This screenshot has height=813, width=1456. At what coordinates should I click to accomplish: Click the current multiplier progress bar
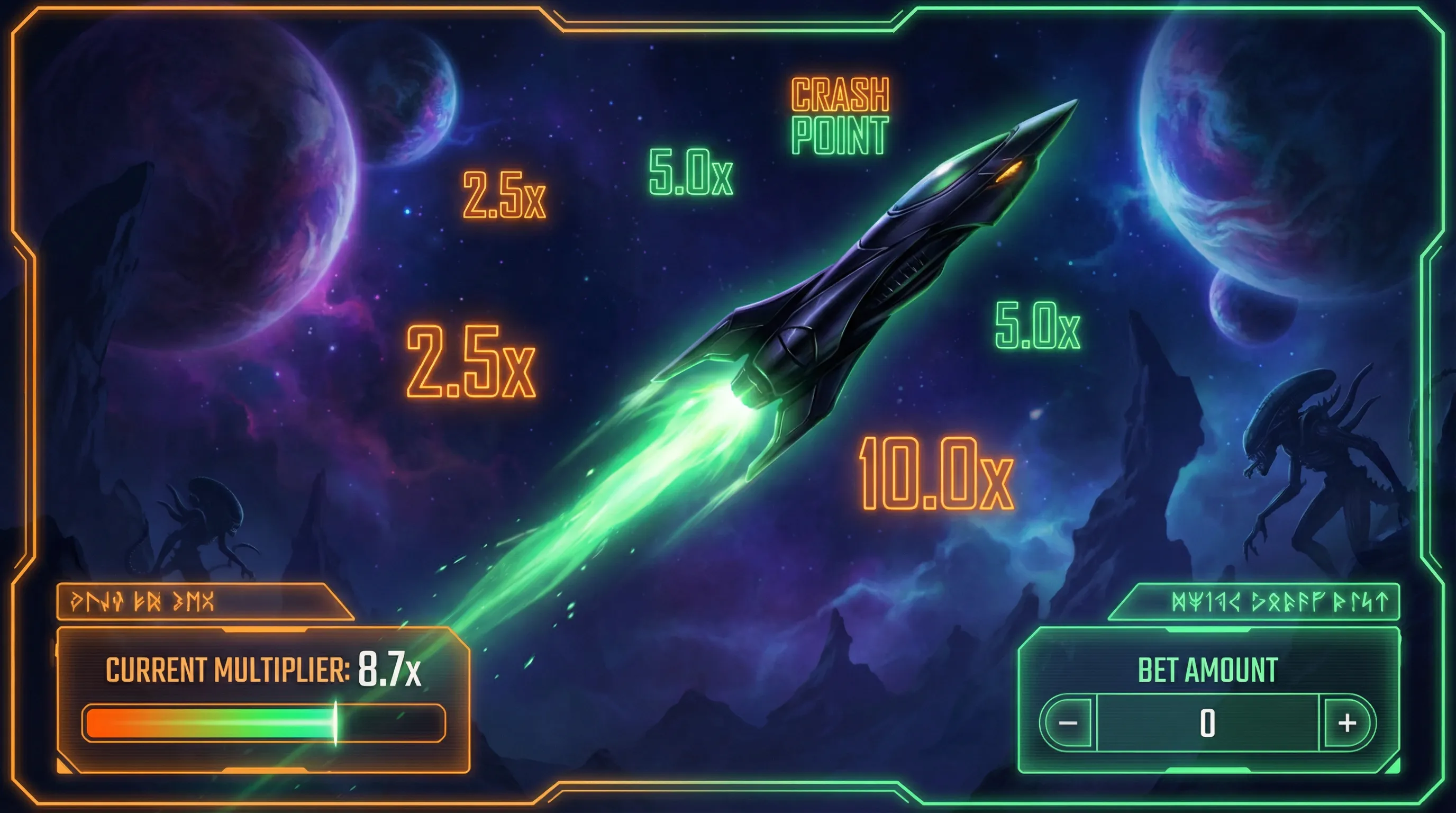(263, 723)
